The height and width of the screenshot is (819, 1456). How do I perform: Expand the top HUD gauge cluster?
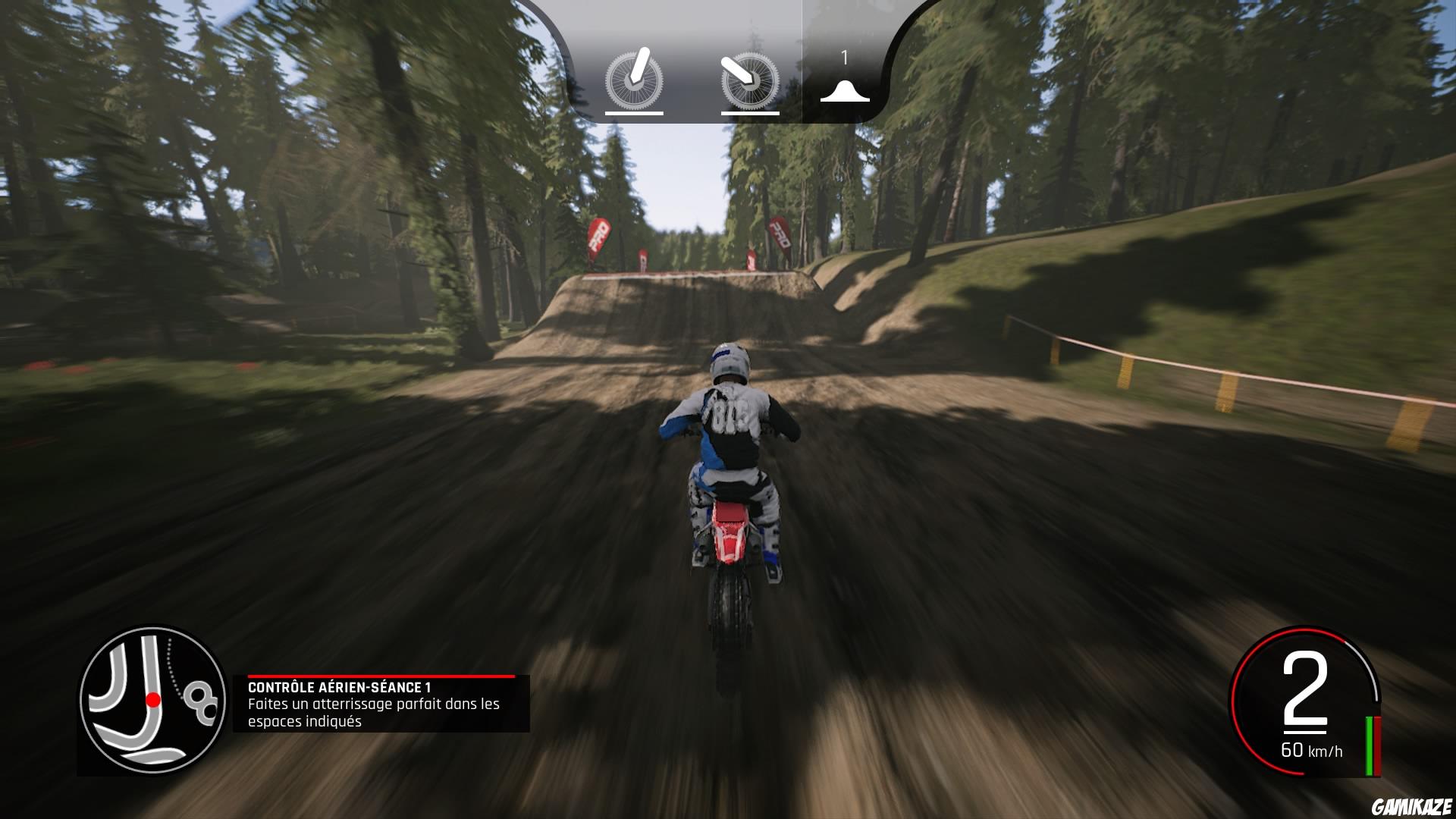(x=728, y=61)
